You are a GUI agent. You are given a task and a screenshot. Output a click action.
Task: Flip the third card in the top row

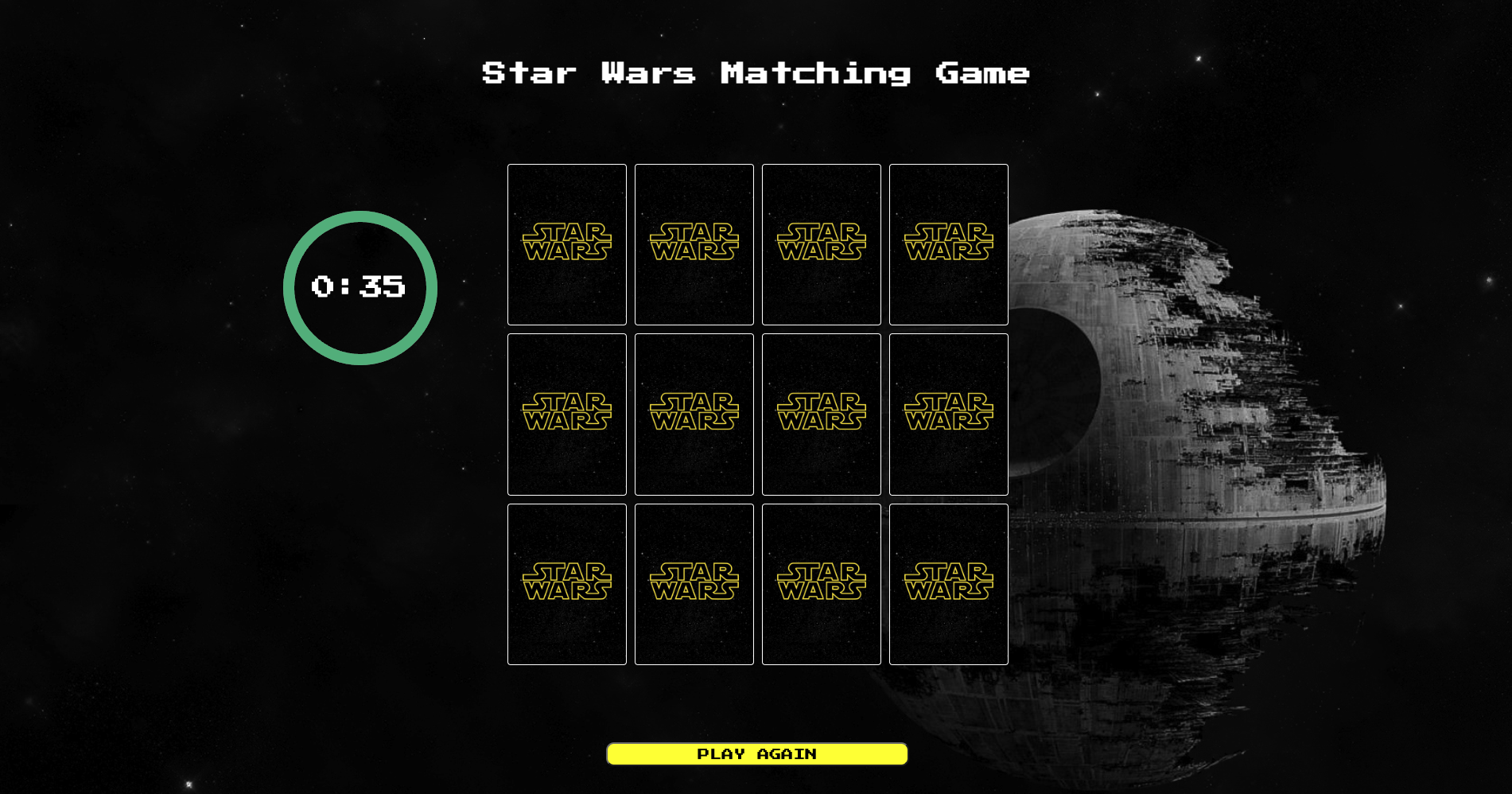(x=821, y=244)
